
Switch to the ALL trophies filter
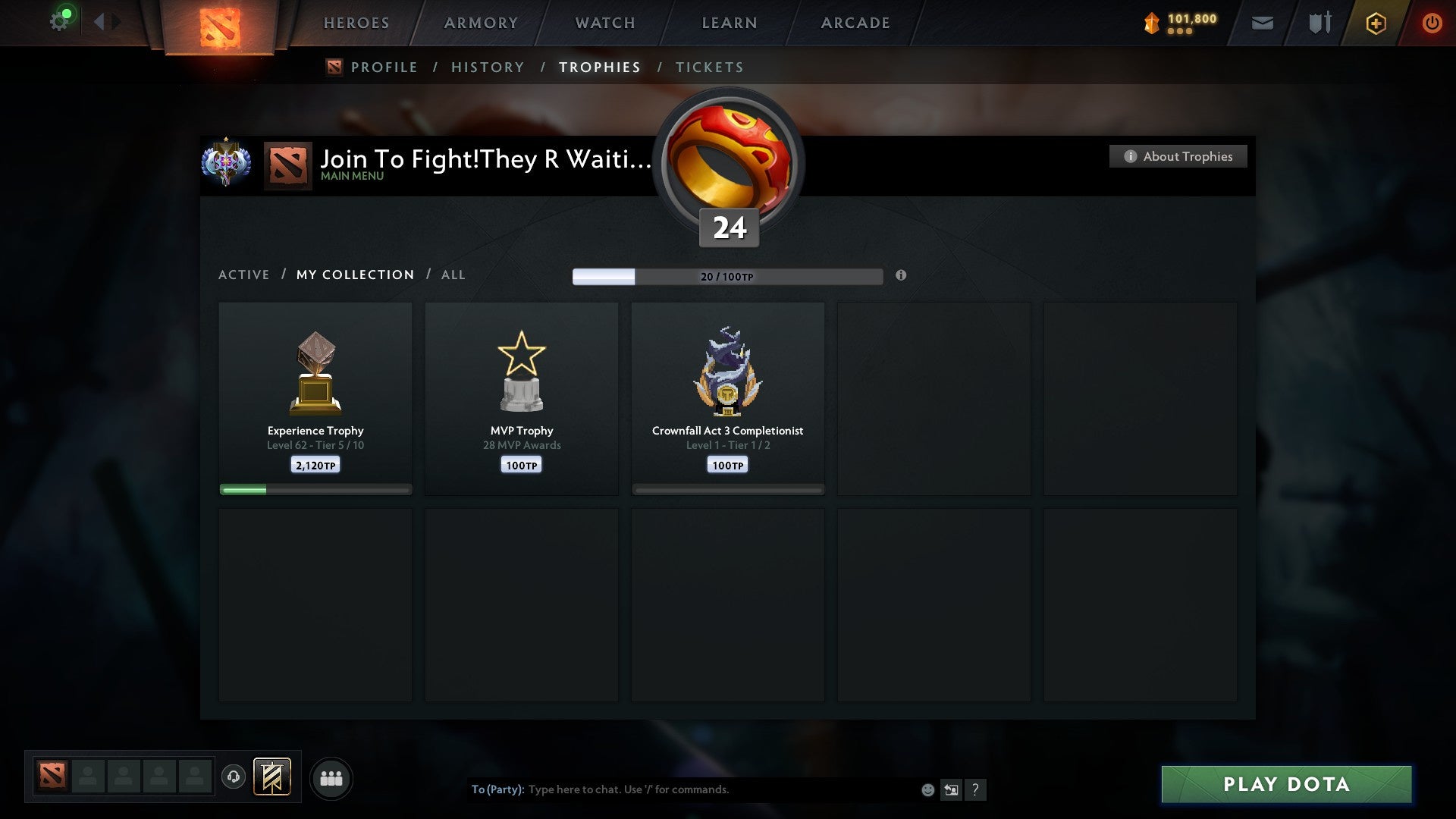pos(453,275)
